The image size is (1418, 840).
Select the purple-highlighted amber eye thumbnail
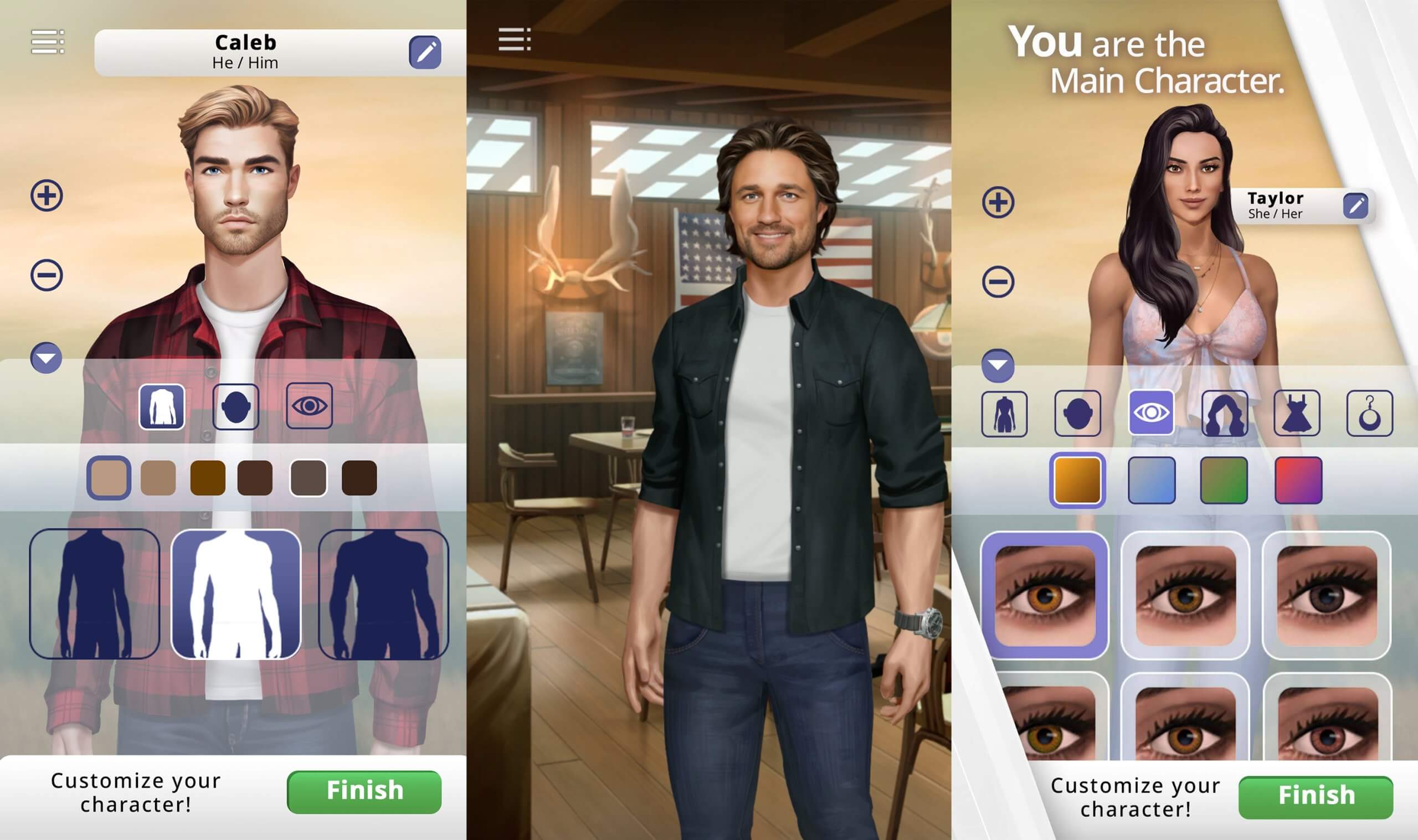(x=1045, y=595)
